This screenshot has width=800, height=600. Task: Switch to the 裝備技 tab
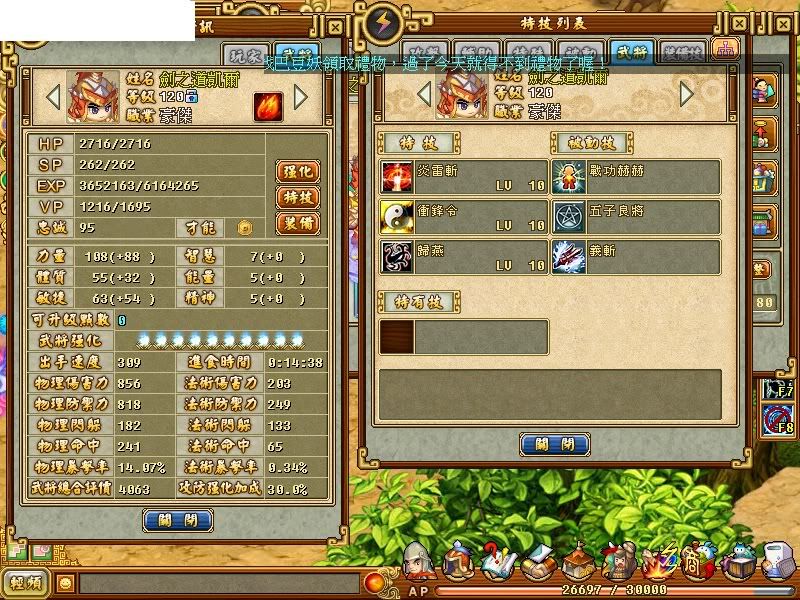[x=683, y=51]
